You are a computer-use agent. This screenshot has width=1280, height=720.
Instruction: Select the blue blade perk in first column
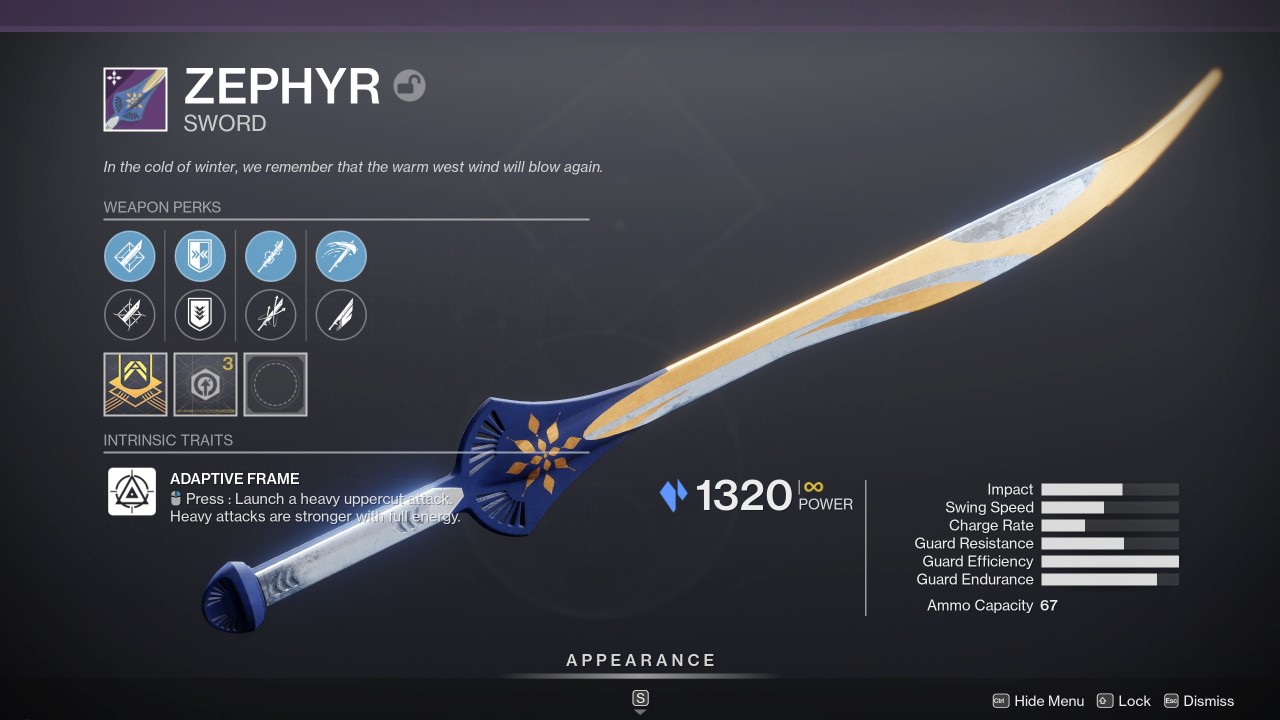tap(130, 256)
